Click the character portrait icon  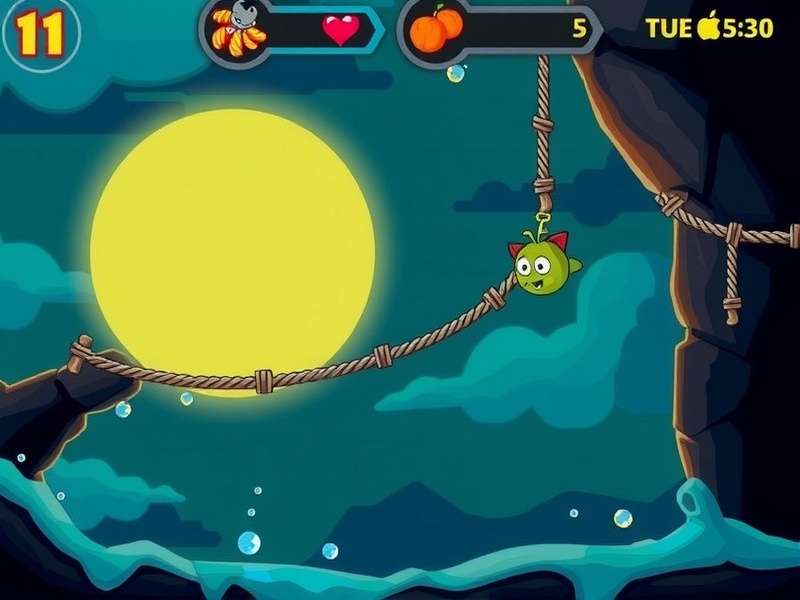(239, 29)
